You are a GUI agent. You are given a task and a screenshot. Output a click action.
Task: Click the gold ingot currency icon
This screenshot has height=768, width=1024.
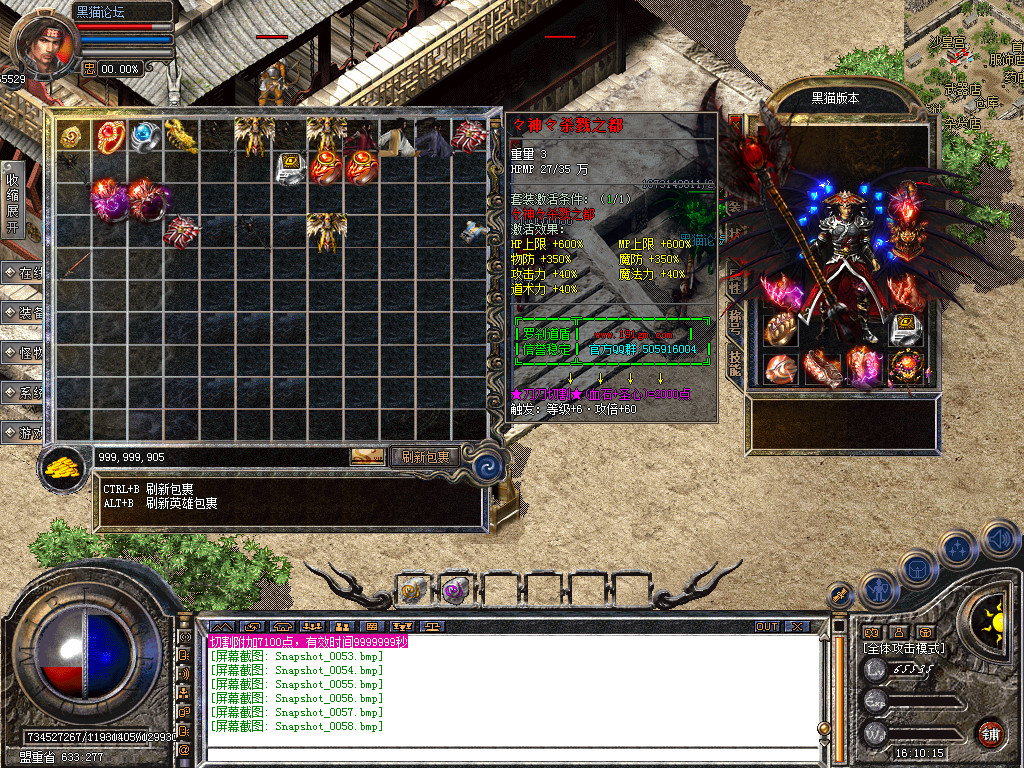pyautogui.click(x=65, y=468)
